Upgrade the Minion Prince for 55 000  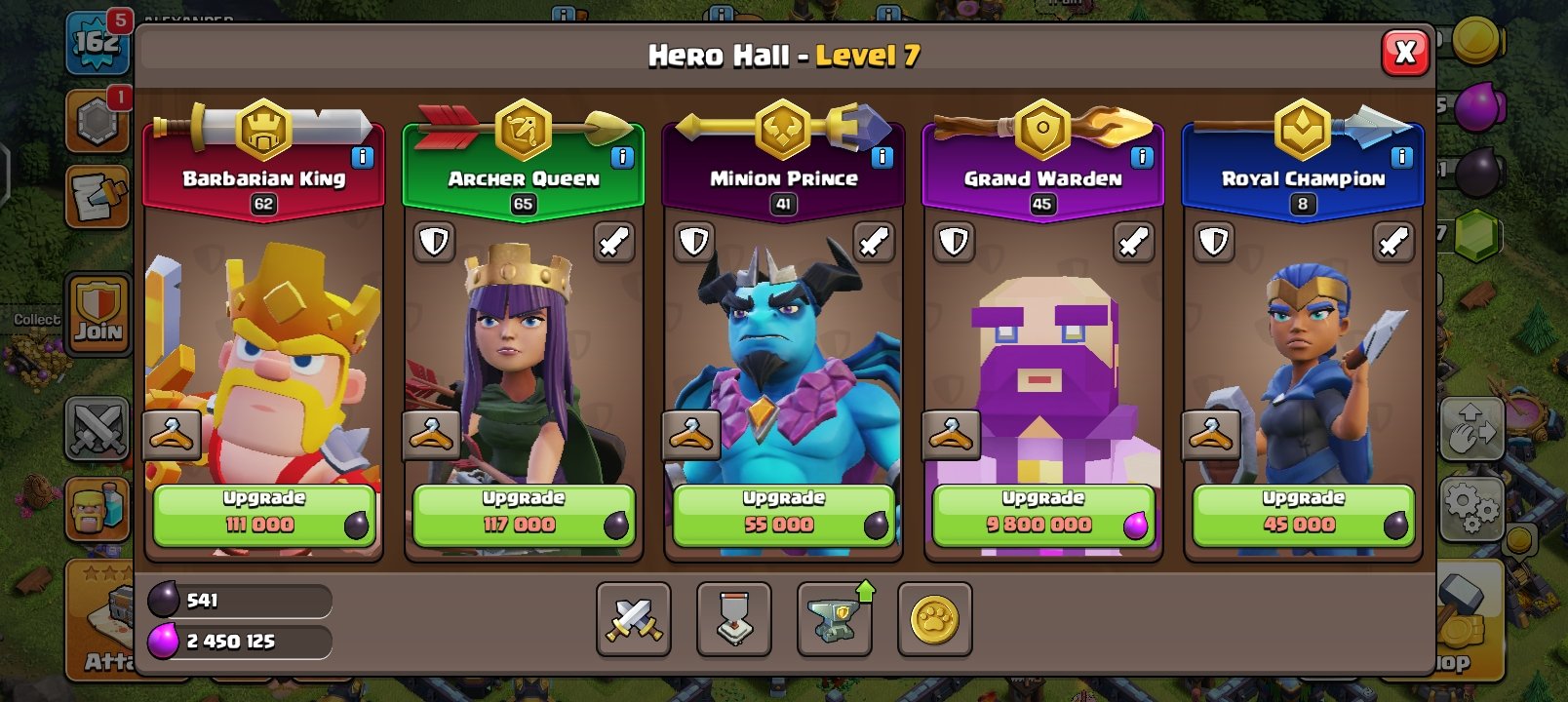[x=782, y=512]
